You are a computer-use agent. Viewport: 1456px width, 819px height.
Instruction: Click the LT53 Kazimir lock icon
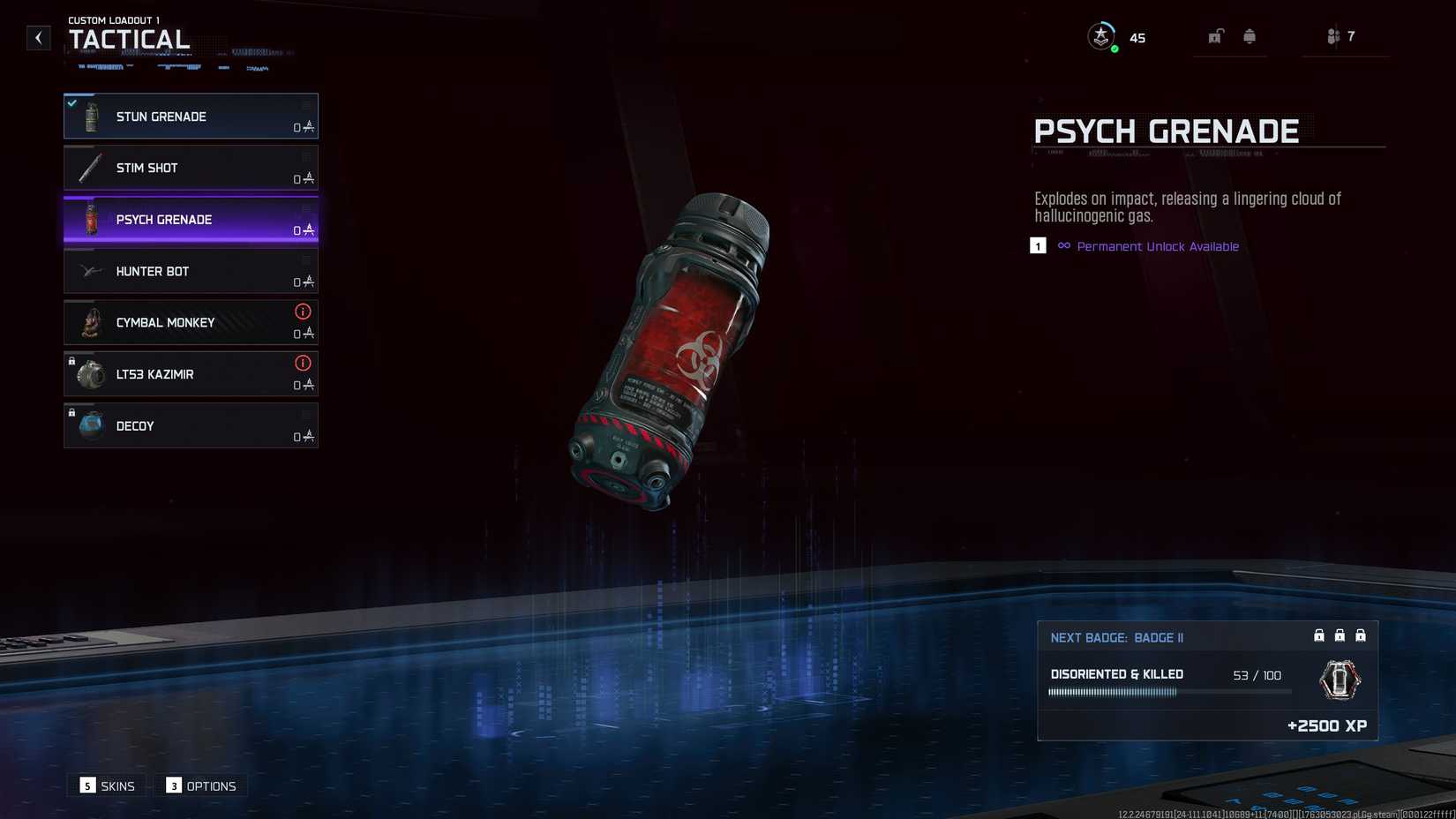[x=71, y=361]
